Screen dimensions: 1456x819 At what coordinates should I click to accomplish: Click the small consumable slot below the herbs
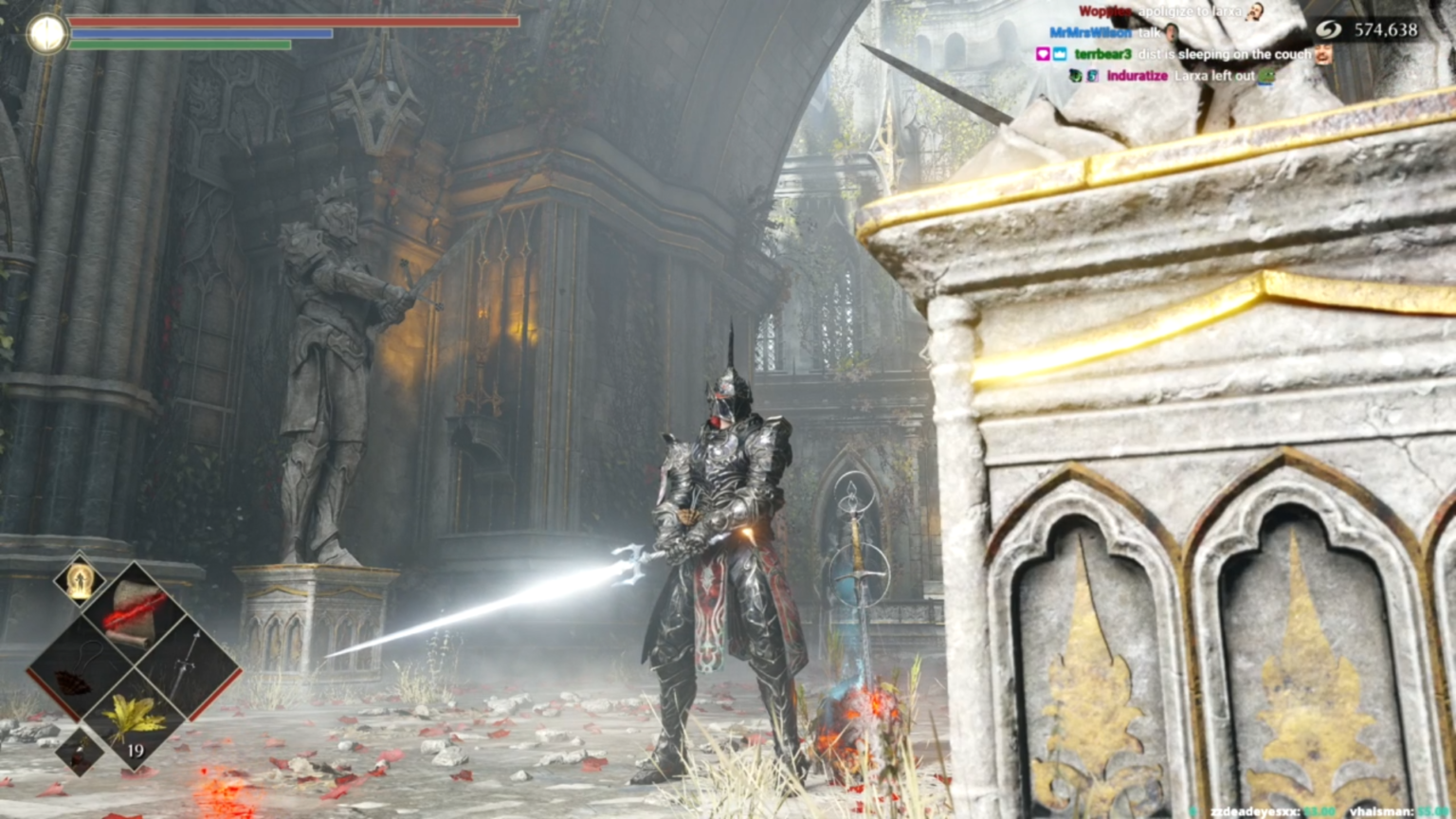(x=80, y=753)
